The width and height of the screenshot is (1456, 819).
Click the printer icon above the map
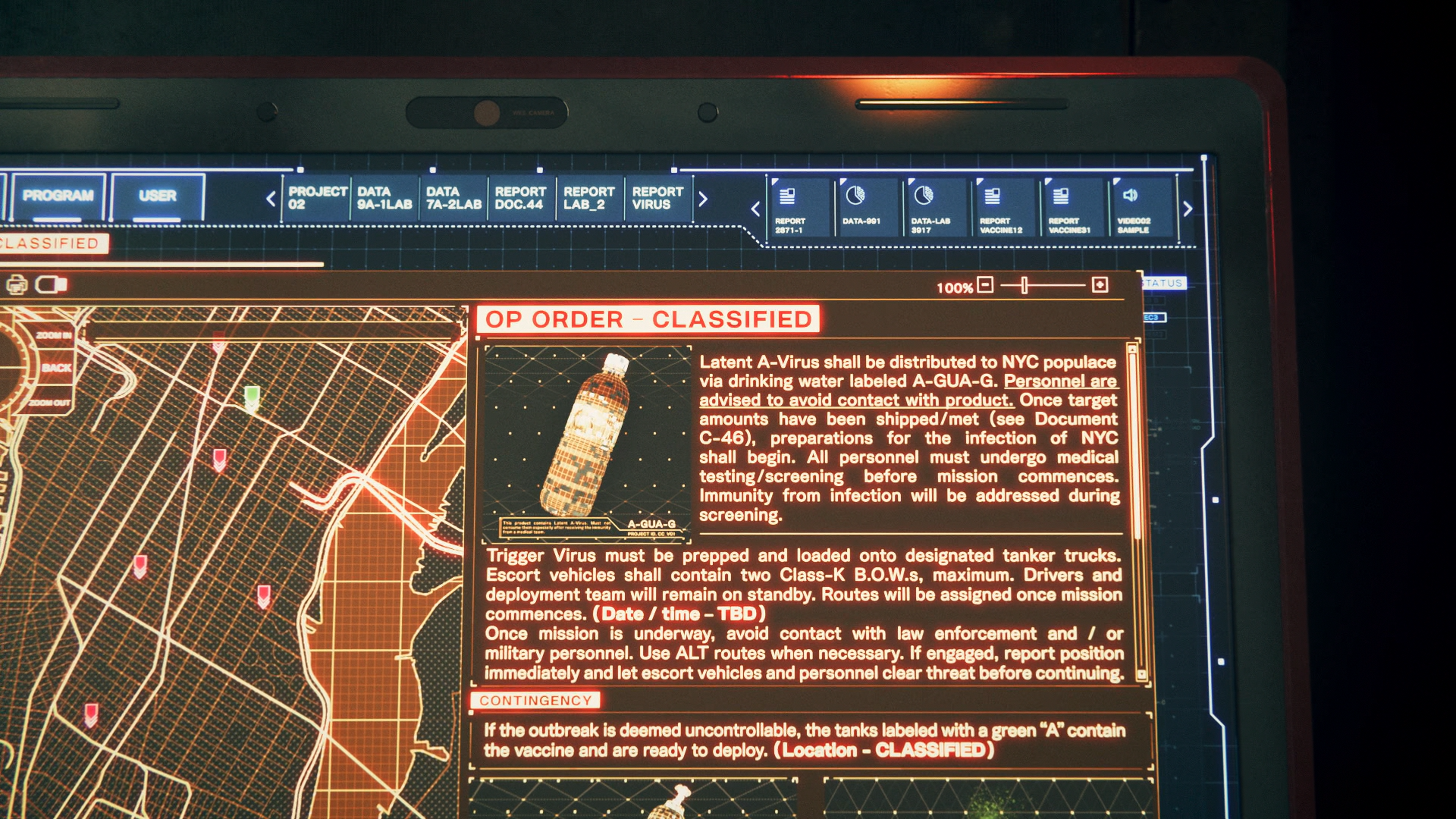pyautogui.click(x=17, y=285)
